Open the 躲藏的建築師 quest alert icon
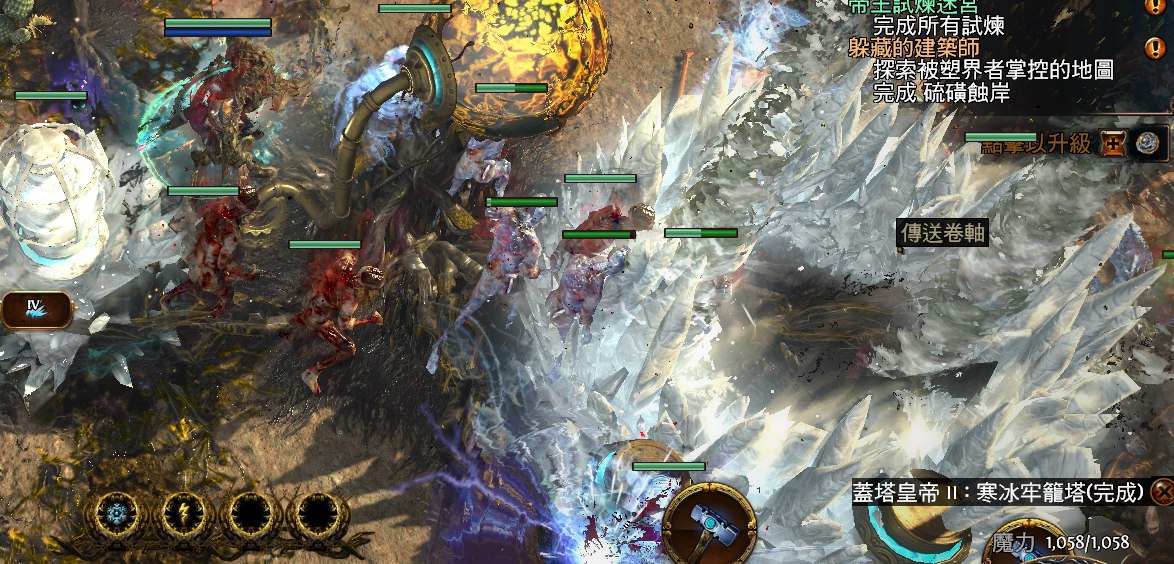The width and height of the screenshot is (1174, 564). tap(1152, 48)
